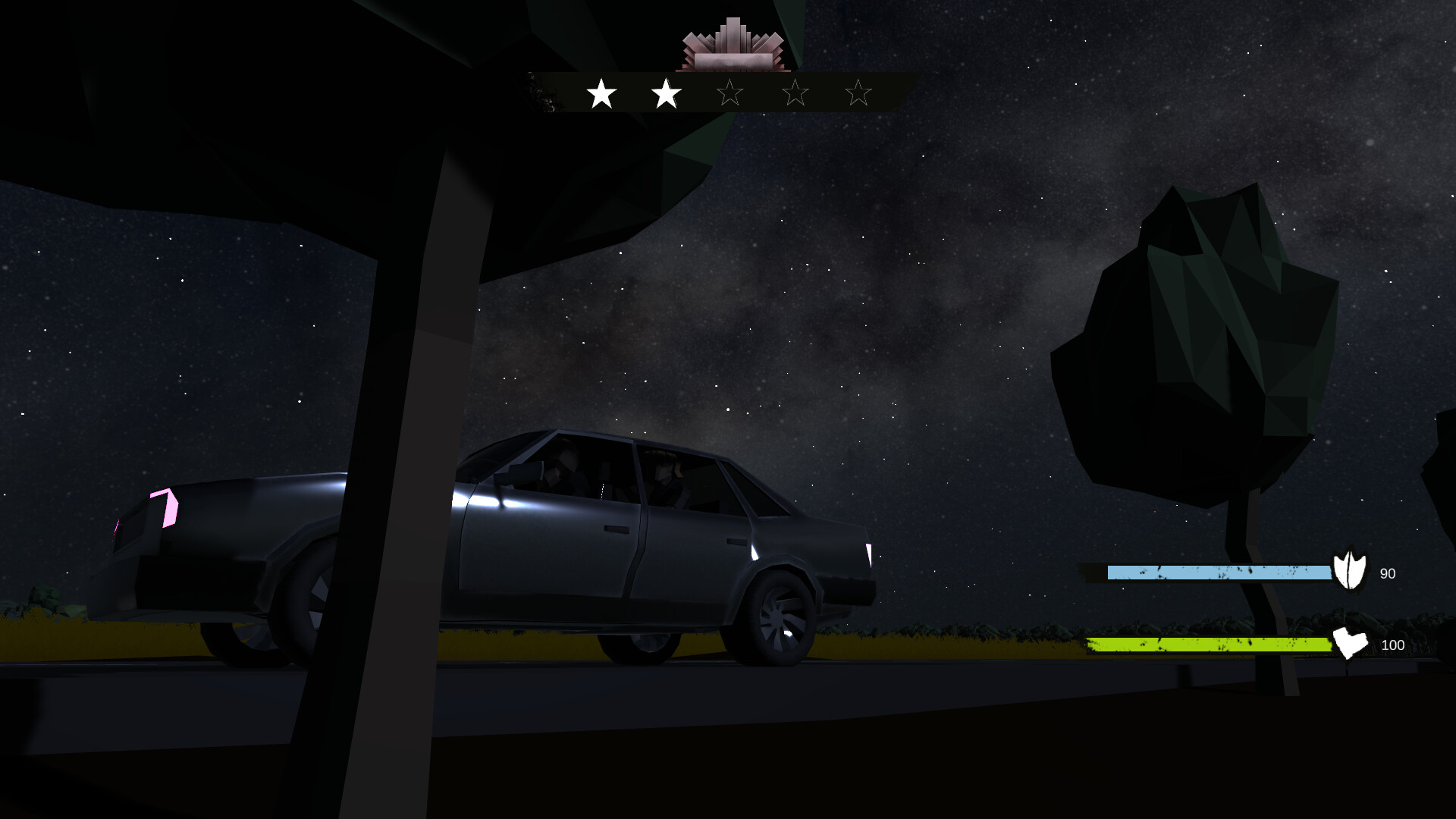Click the number 100 next to the heart
Image resolution: width=1456 pixels, height=819 pixels.
coord(1392,646)
